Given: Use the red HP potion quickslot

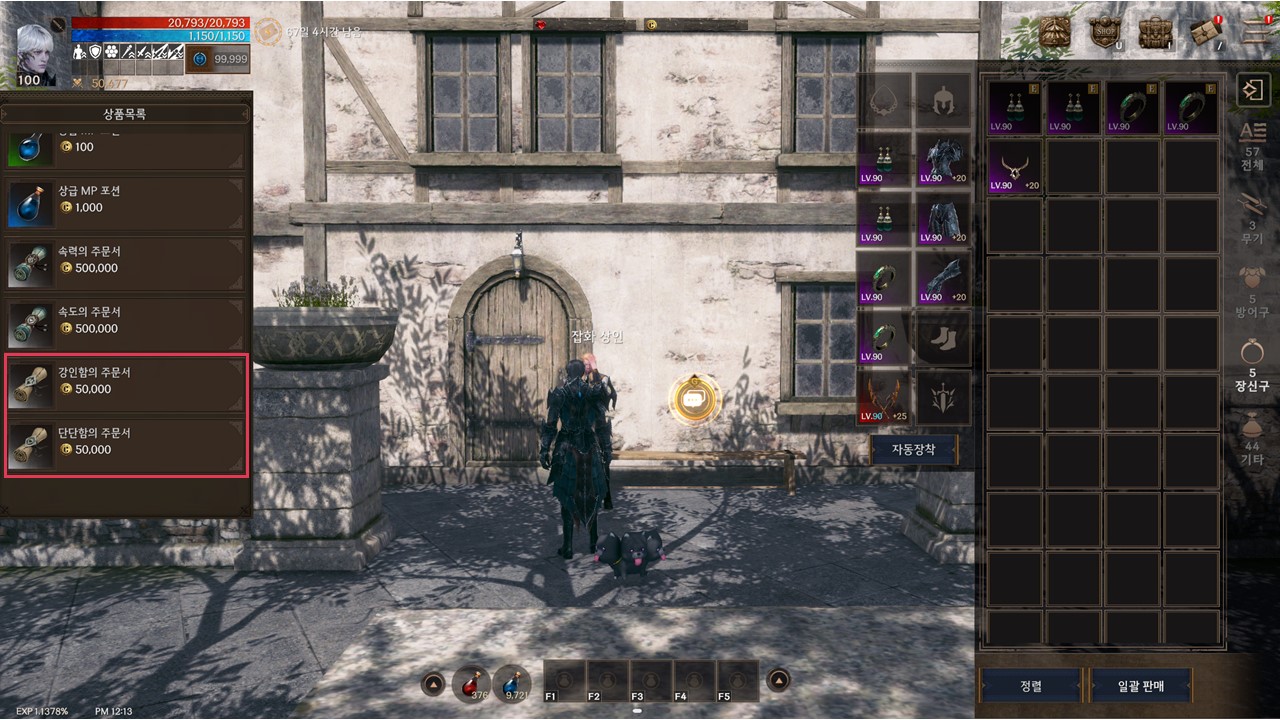Looking at the screenshot, I should pos(471,684).
